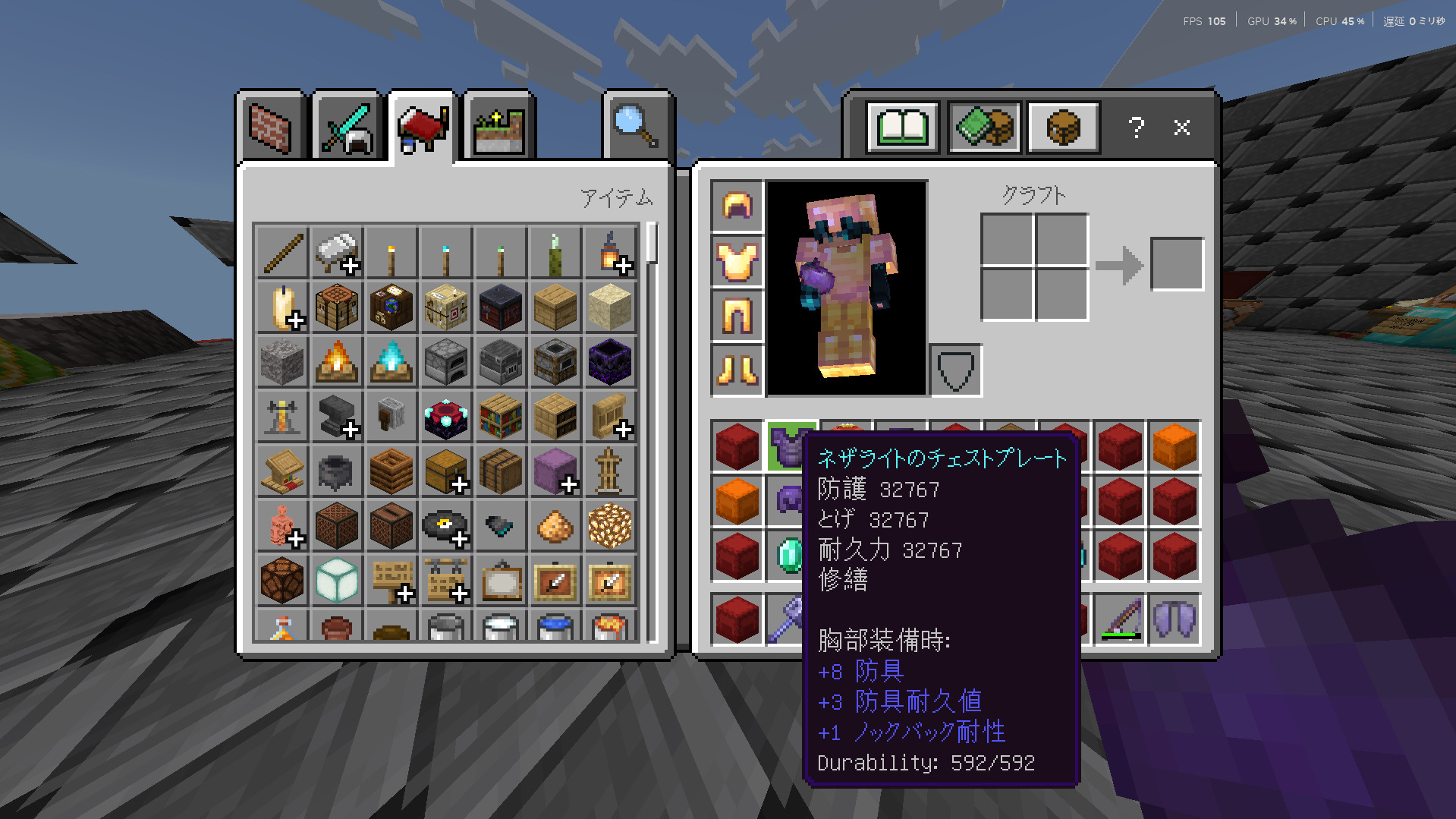Click the item list scrollbar
Image resolution: width=1456 pixels, height=819 pixels.
(651, 243)
